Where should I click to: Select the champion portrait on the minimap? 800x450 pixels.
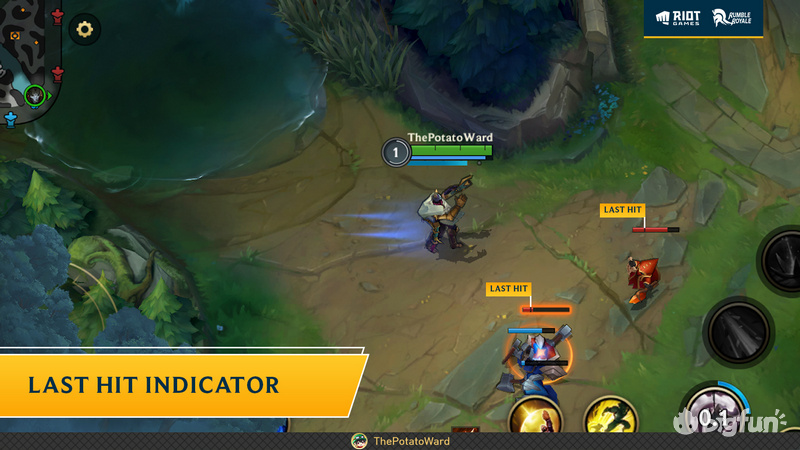[x=36, y=95]
